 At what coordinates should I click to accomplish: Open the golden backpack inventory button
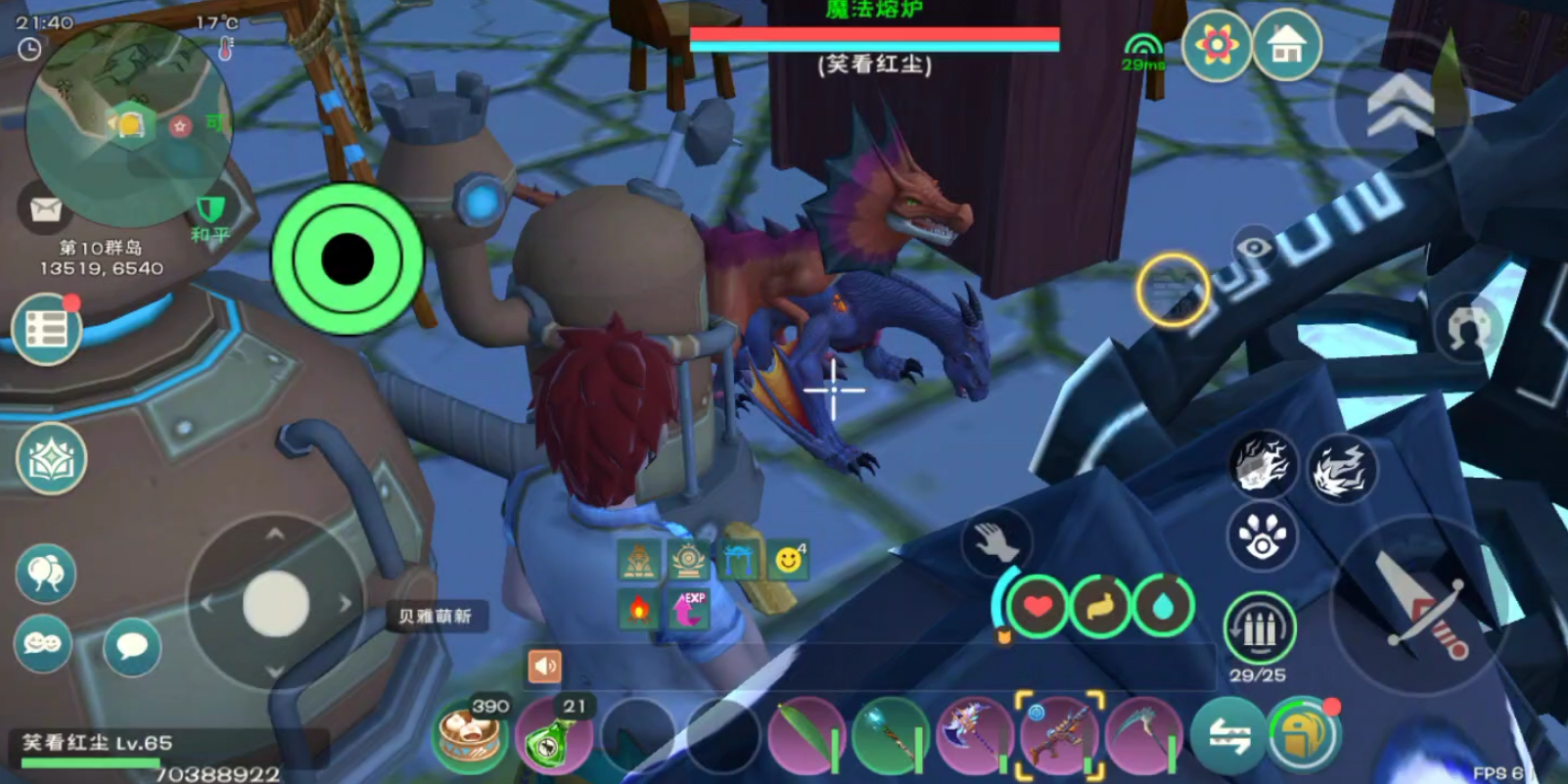pos(1304,735)
